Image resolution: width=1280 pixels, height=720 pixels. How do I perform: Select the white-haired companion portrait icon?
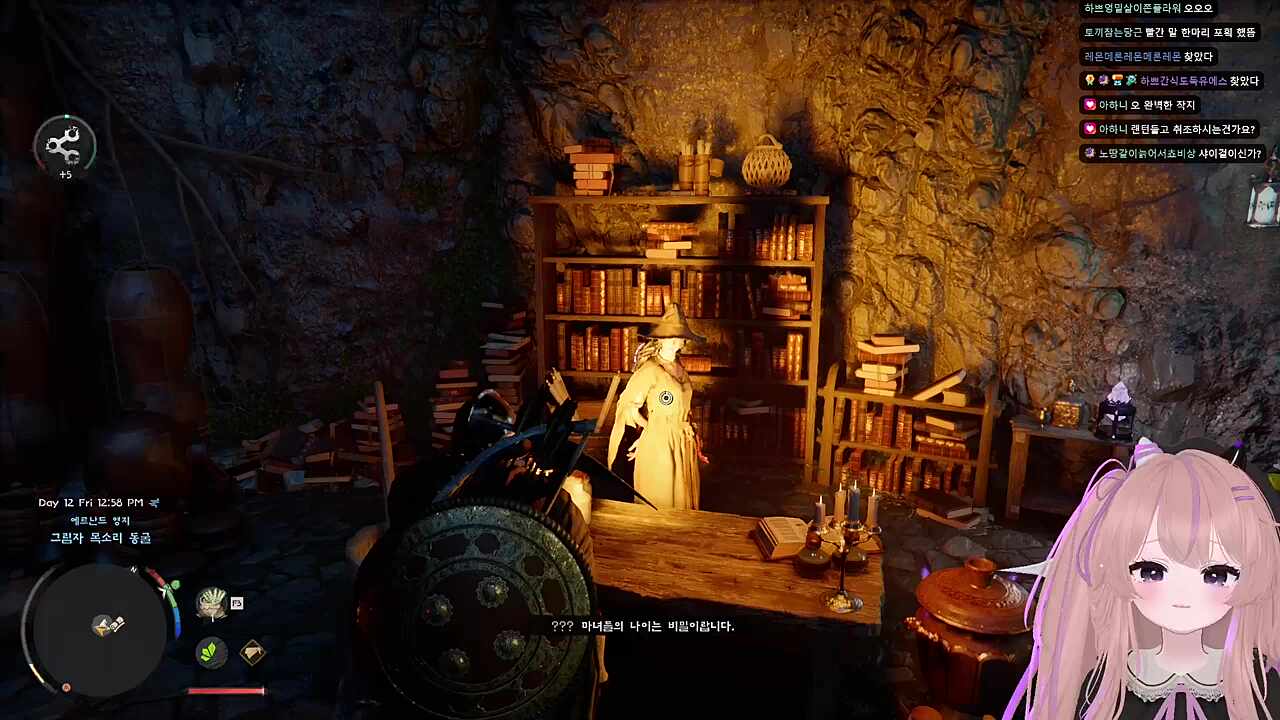[x=211, y=603]
